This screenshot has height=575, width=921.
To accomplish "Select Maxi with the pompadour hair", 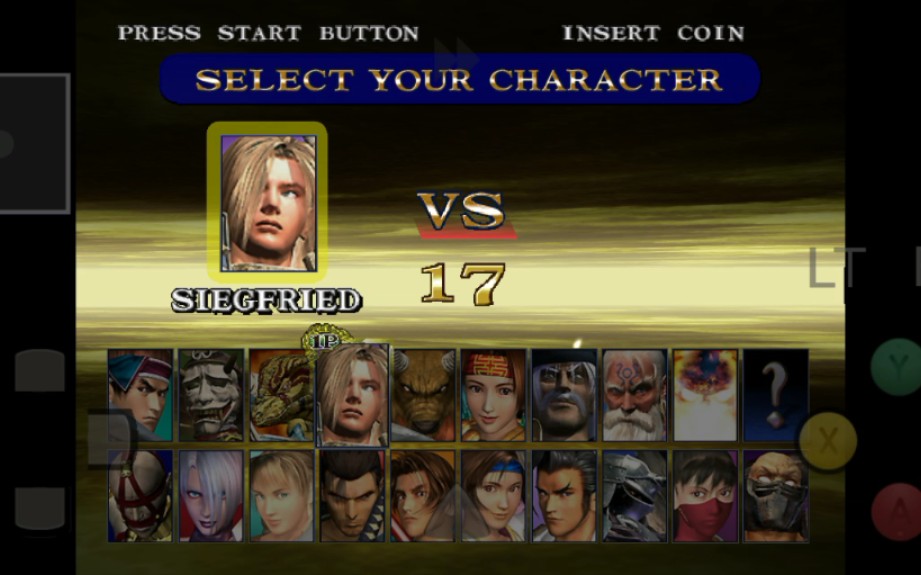I will pyautogui.click(x=564, y=496).
